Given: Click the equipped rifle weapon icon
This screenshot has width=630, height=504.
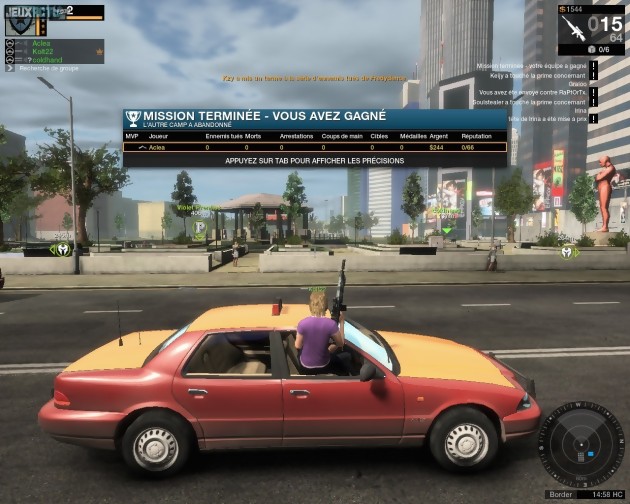Looking at the screenshot, I should click(x=573, y=27).
